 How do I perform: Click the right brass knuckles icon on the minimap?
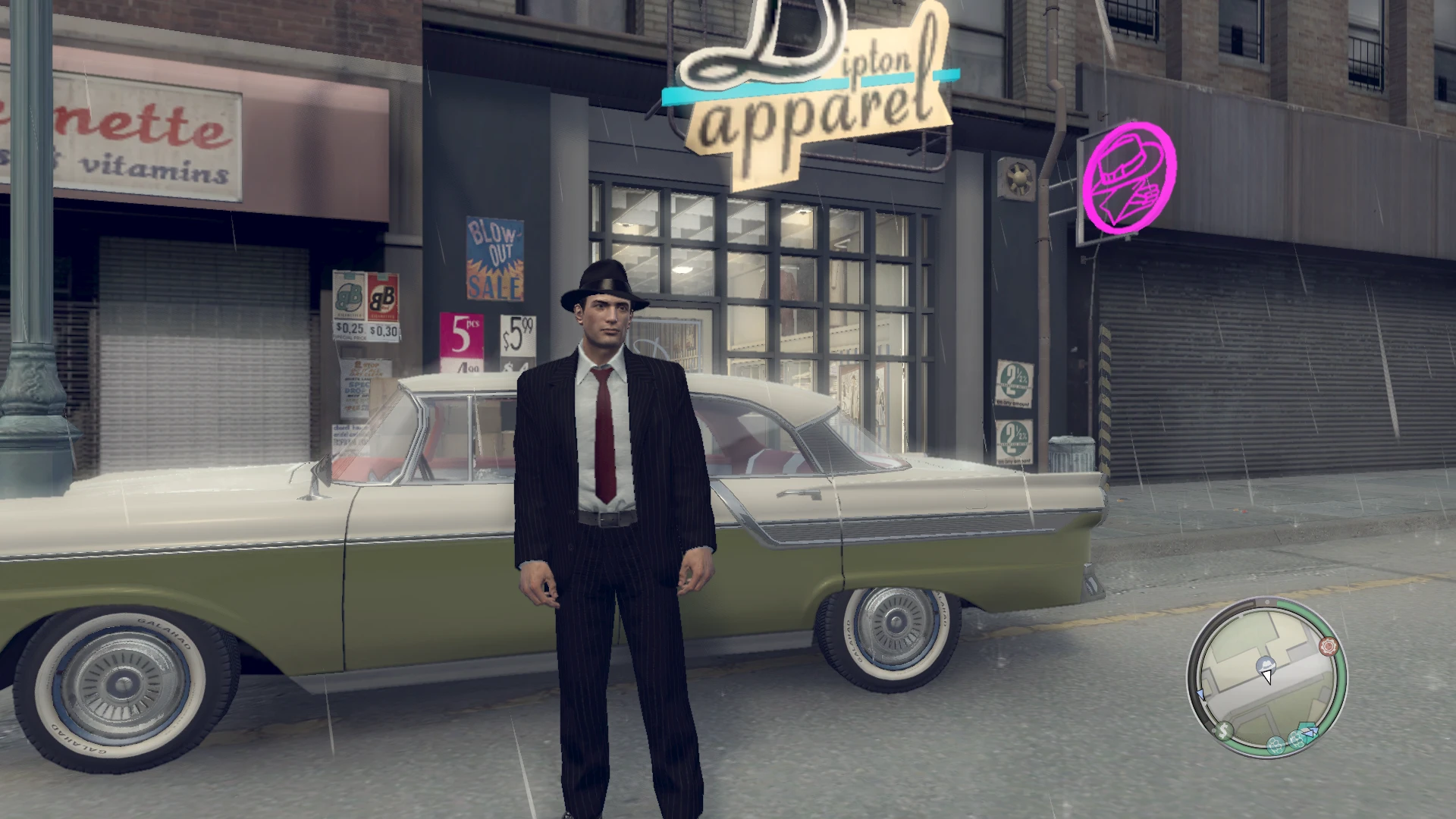click(x=1298, y=739)
